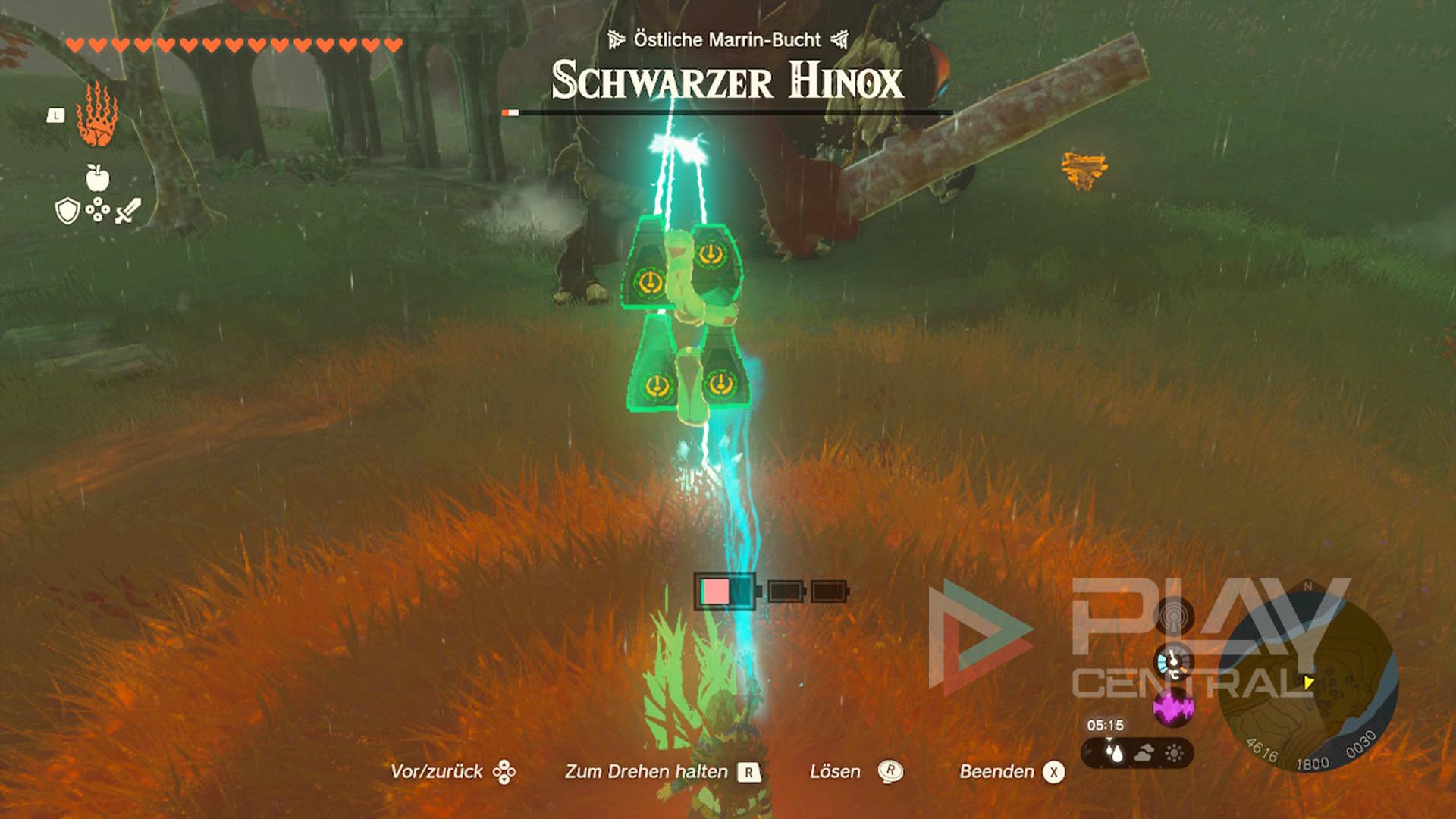Click the yellow player arrow on minimap
1456x819 pixels.
pyautogui.click(x=1310, y=681)
